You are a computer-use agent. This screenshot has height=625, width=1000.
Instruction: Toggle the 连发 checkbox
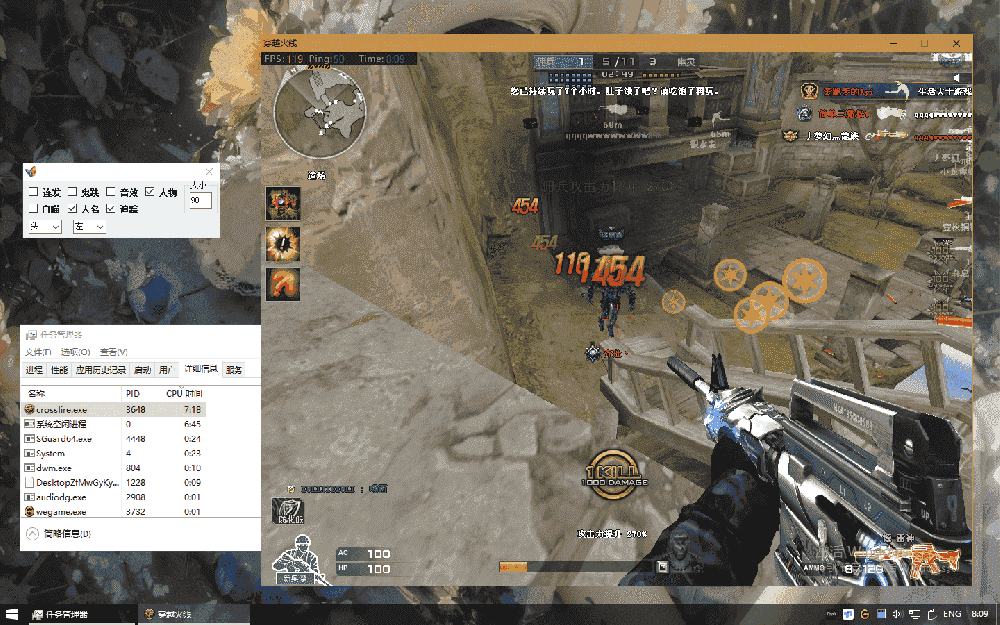pos(34,192)
